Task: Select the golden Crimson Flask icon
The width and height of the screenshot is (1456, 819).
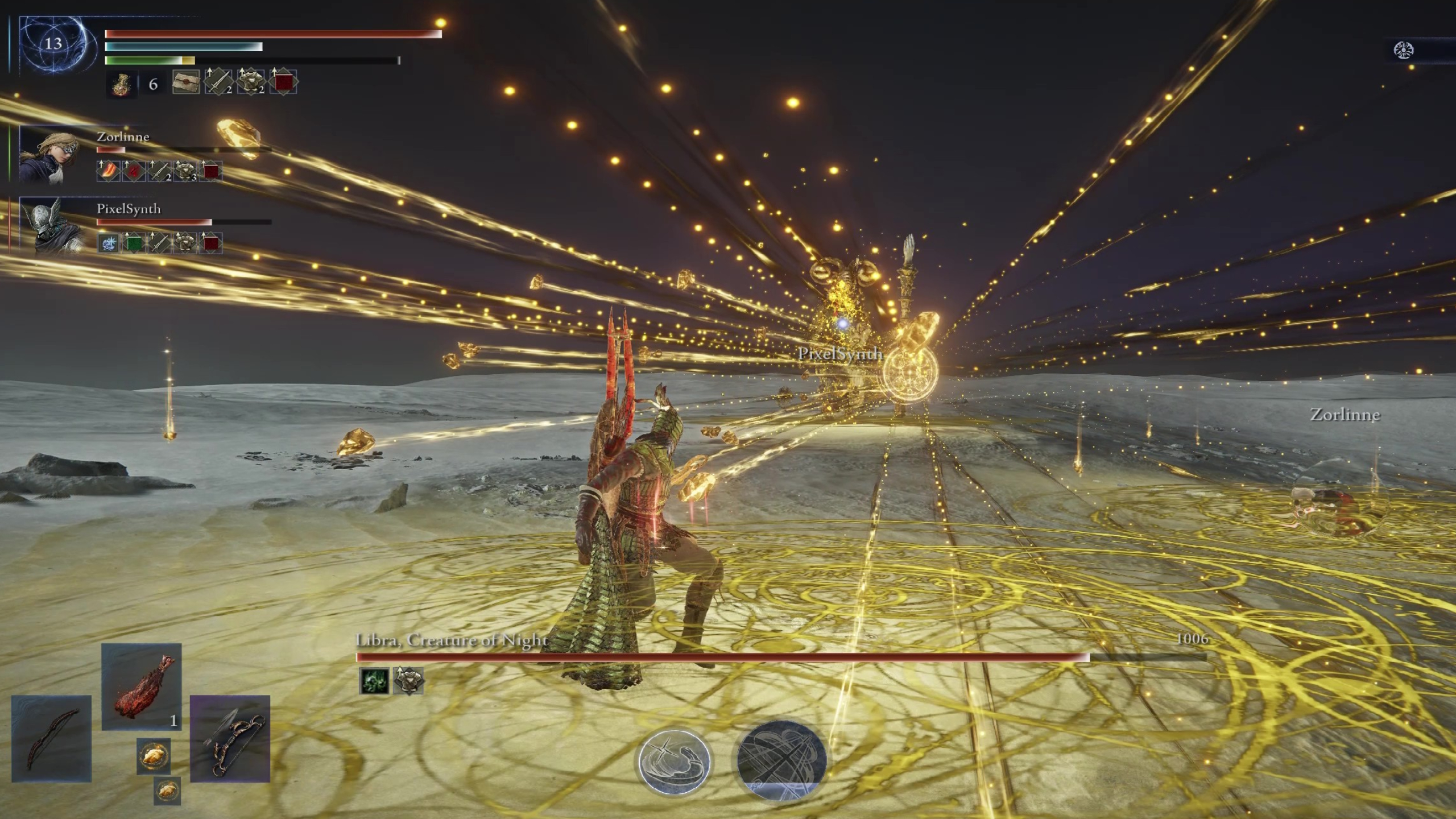Action: 122,84
